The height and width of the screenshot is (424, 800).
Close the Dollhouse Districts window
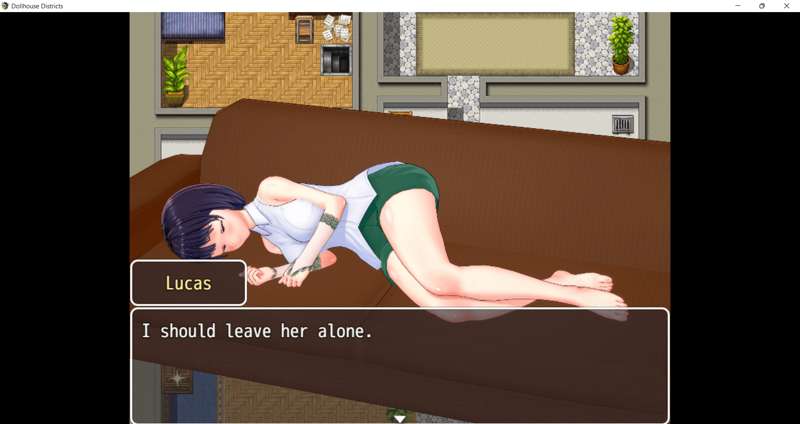click(786, 6)
